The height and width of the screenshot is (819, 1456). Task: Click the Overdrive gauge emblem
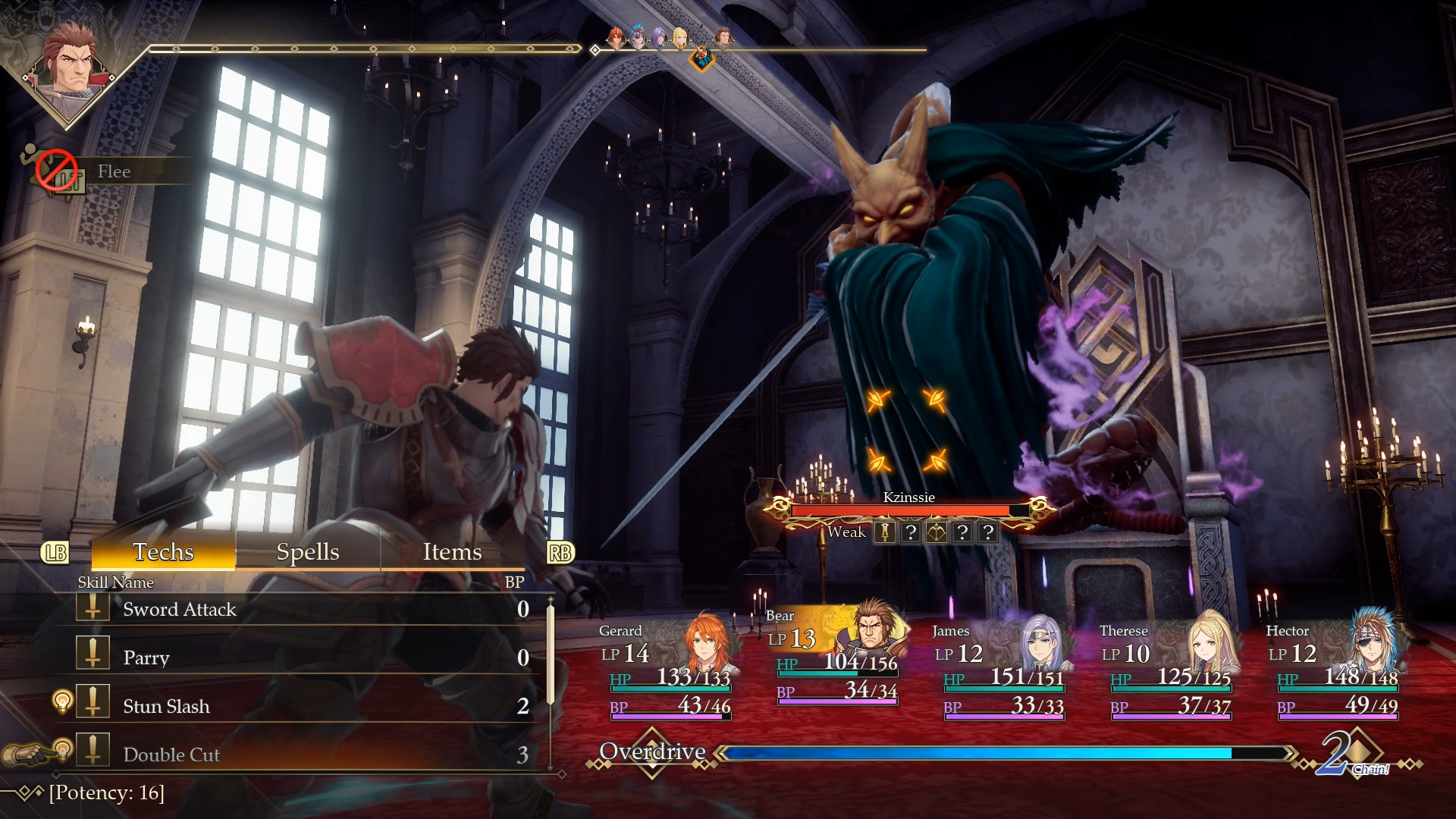click(x=652, y=752)
